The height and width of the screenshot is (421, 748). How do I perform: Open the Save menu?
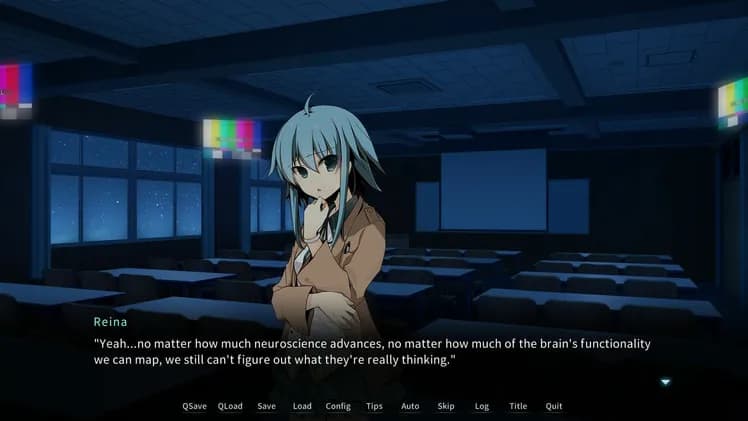(x=266, y=406)
